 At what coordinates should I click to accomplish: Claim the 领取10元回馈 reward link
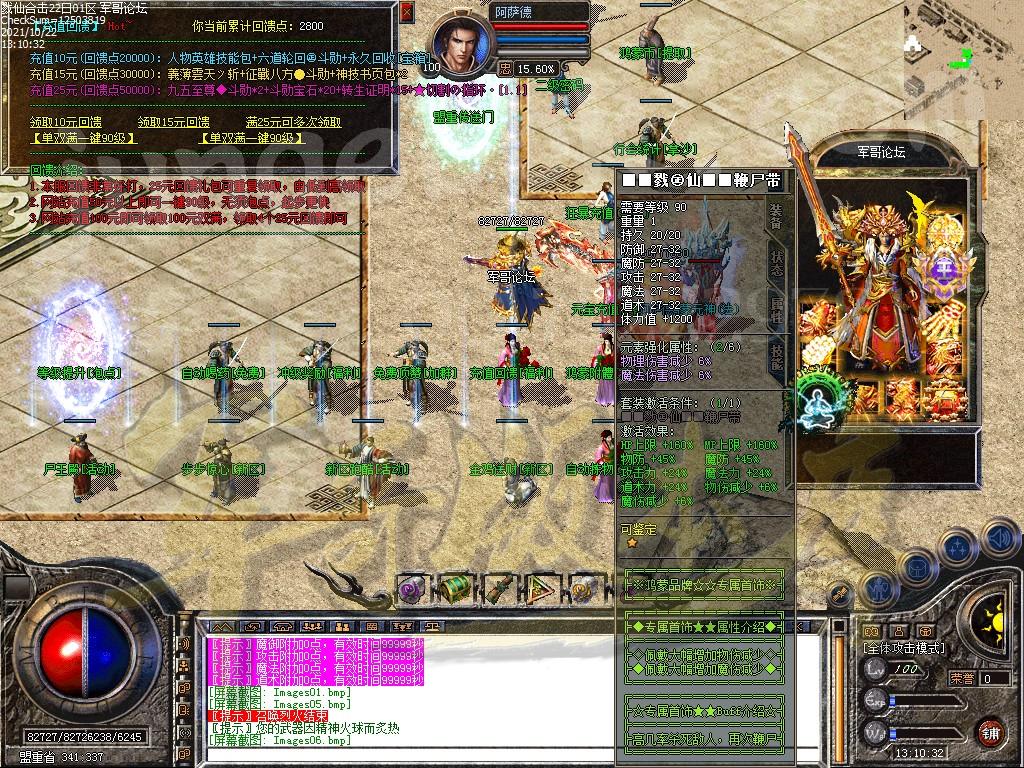[66, 122]
